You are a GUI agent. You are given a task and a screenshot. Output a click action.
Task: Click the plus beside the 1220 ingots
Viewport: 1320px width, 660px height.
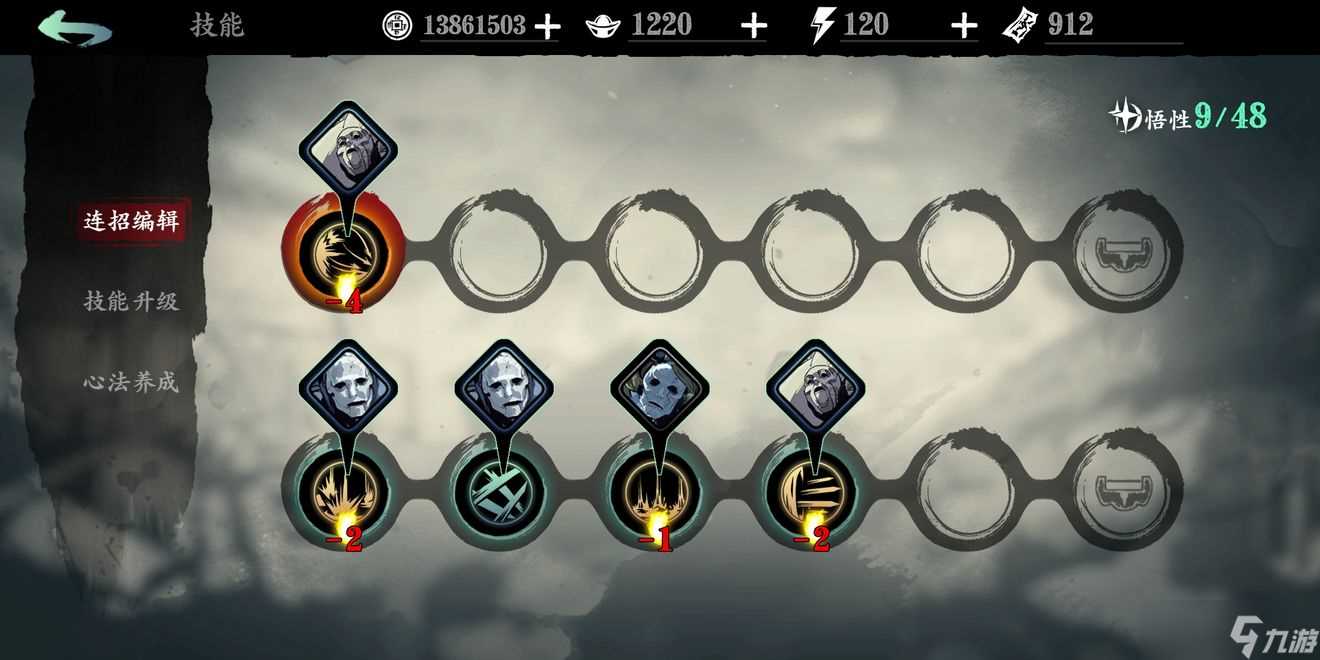(754, 26)
